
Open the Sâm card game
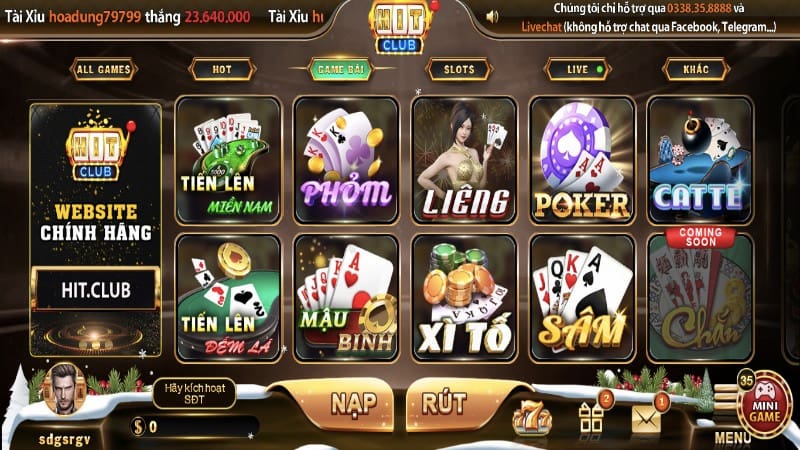click(581, 296)
